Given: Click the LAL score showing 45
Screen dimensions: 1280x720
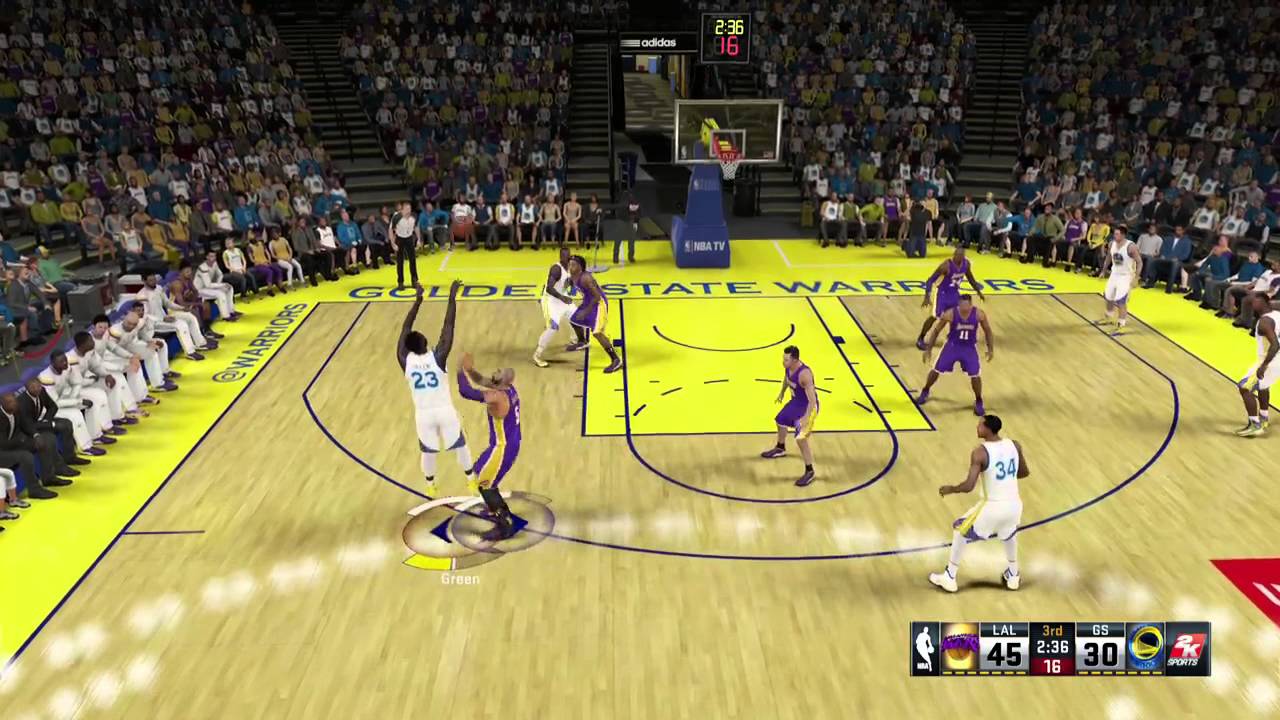Looking at the screenshot, I should 1003,655.
